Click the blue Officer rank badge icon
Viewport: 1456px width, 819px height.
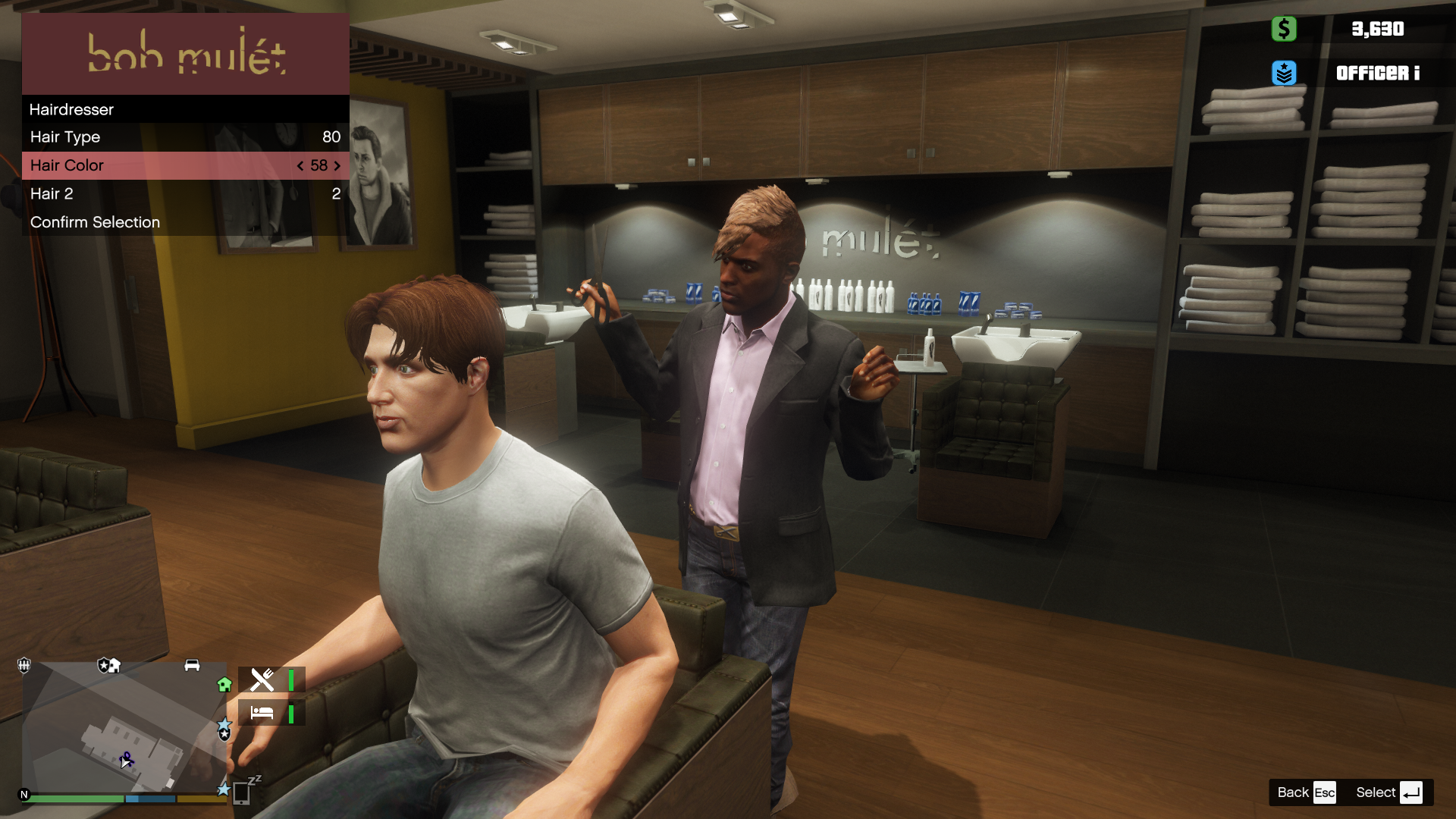(1284, 73)
